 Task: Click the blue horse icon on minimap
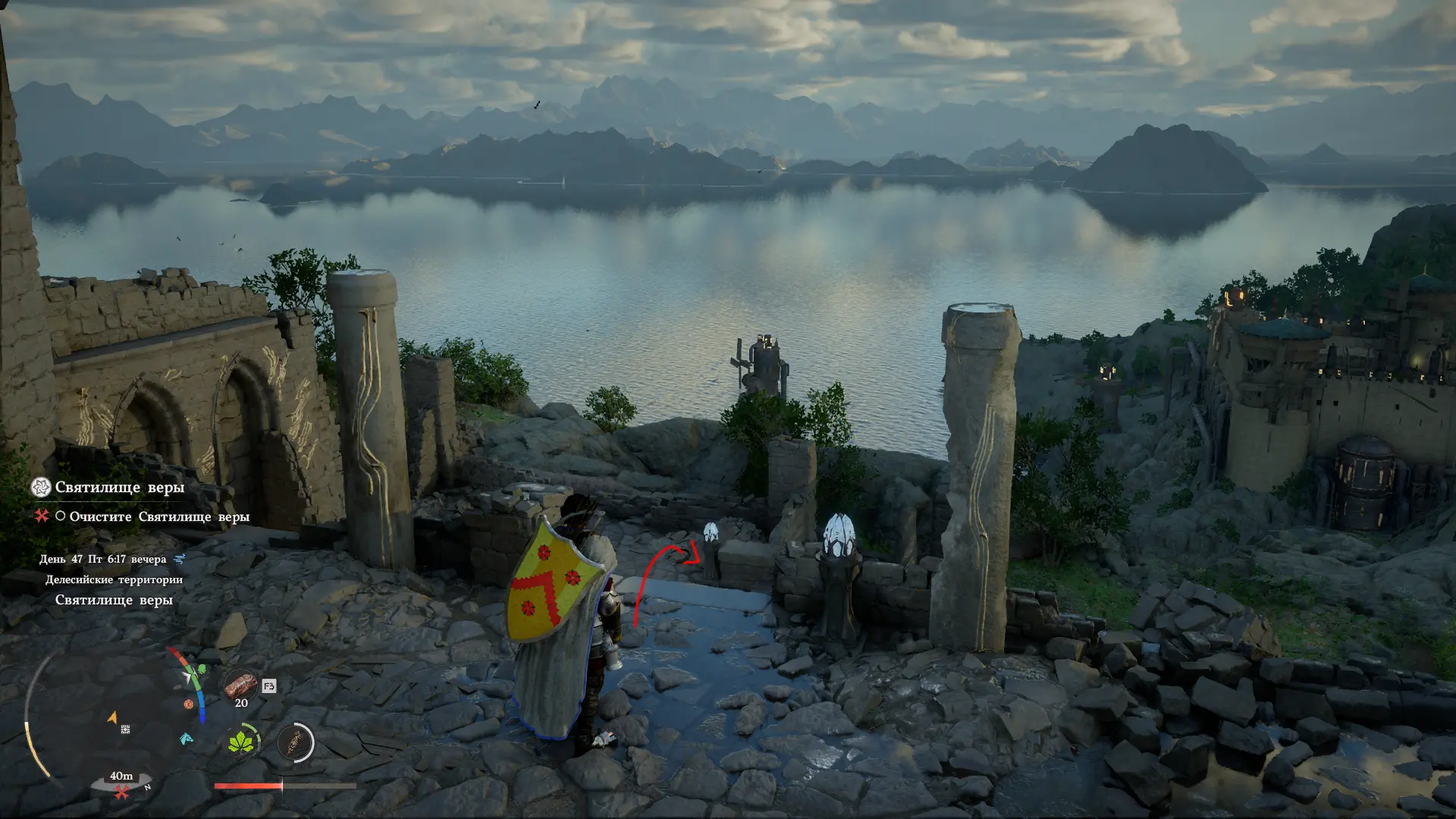186,738
